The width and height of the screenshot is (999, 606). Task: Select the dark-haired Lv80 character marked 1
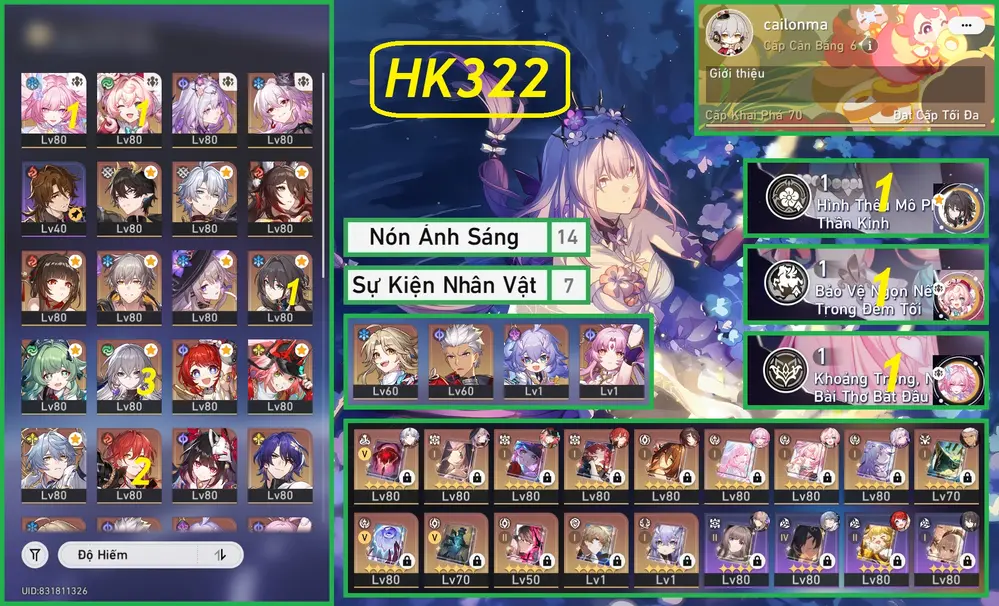click(x=280, y=286)
